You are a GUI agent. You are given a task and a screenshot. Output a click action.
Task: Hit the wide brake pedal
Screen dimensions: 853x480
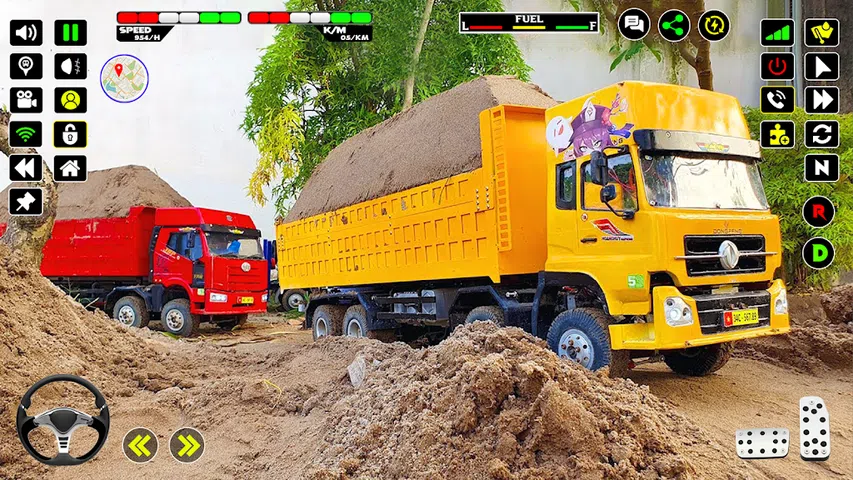(x=762, y=442)
